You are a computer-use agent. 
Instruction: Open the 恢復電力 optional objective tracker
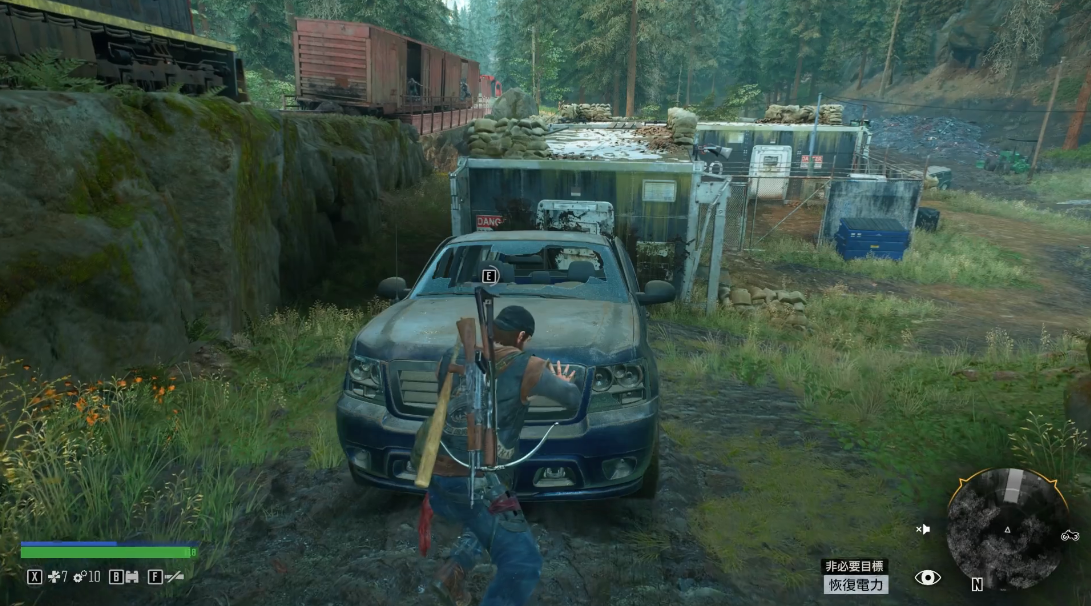click(x=855, y=584)
